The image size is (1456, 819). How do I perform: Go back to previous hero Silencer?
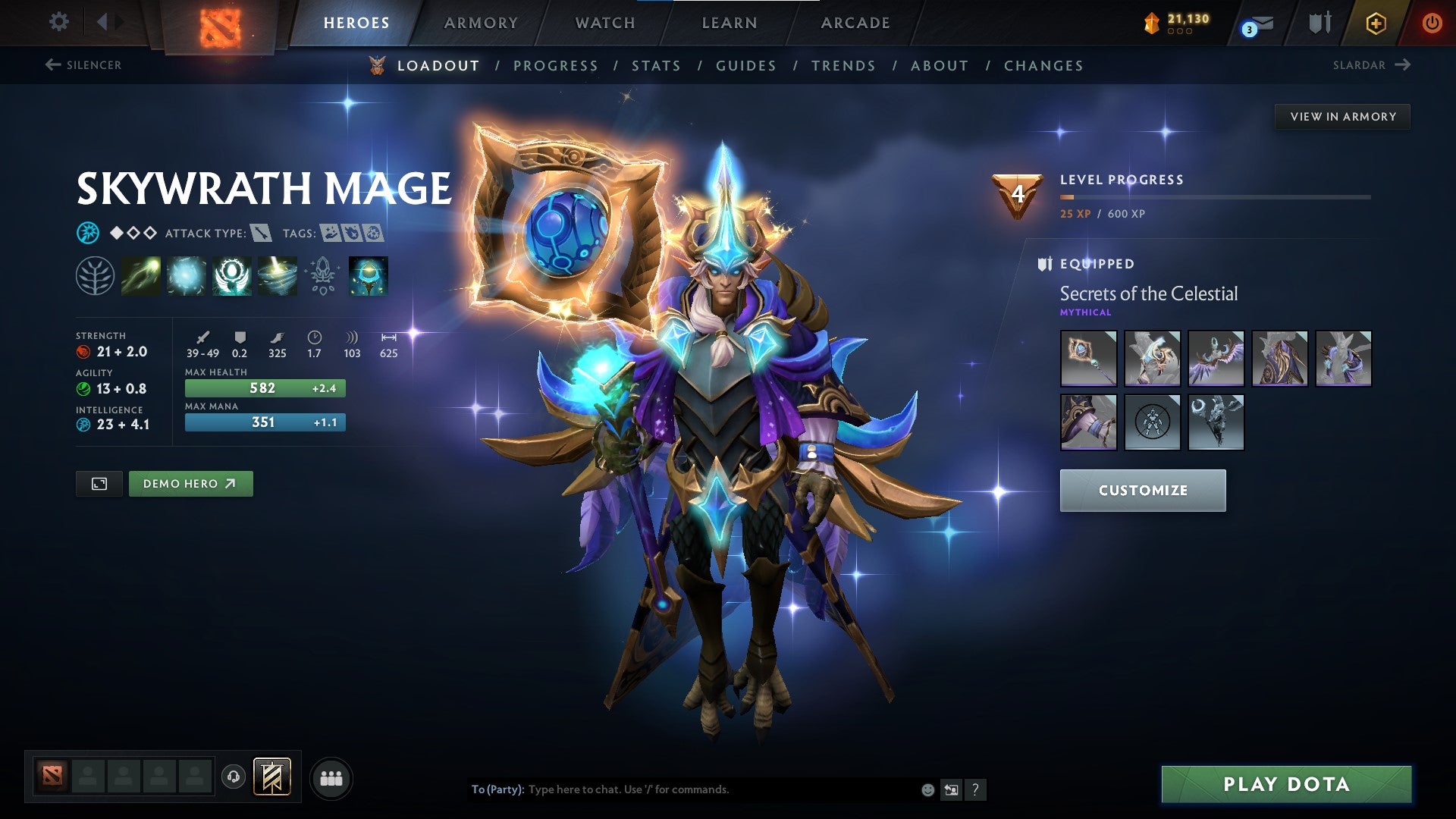tap(83, 65)
